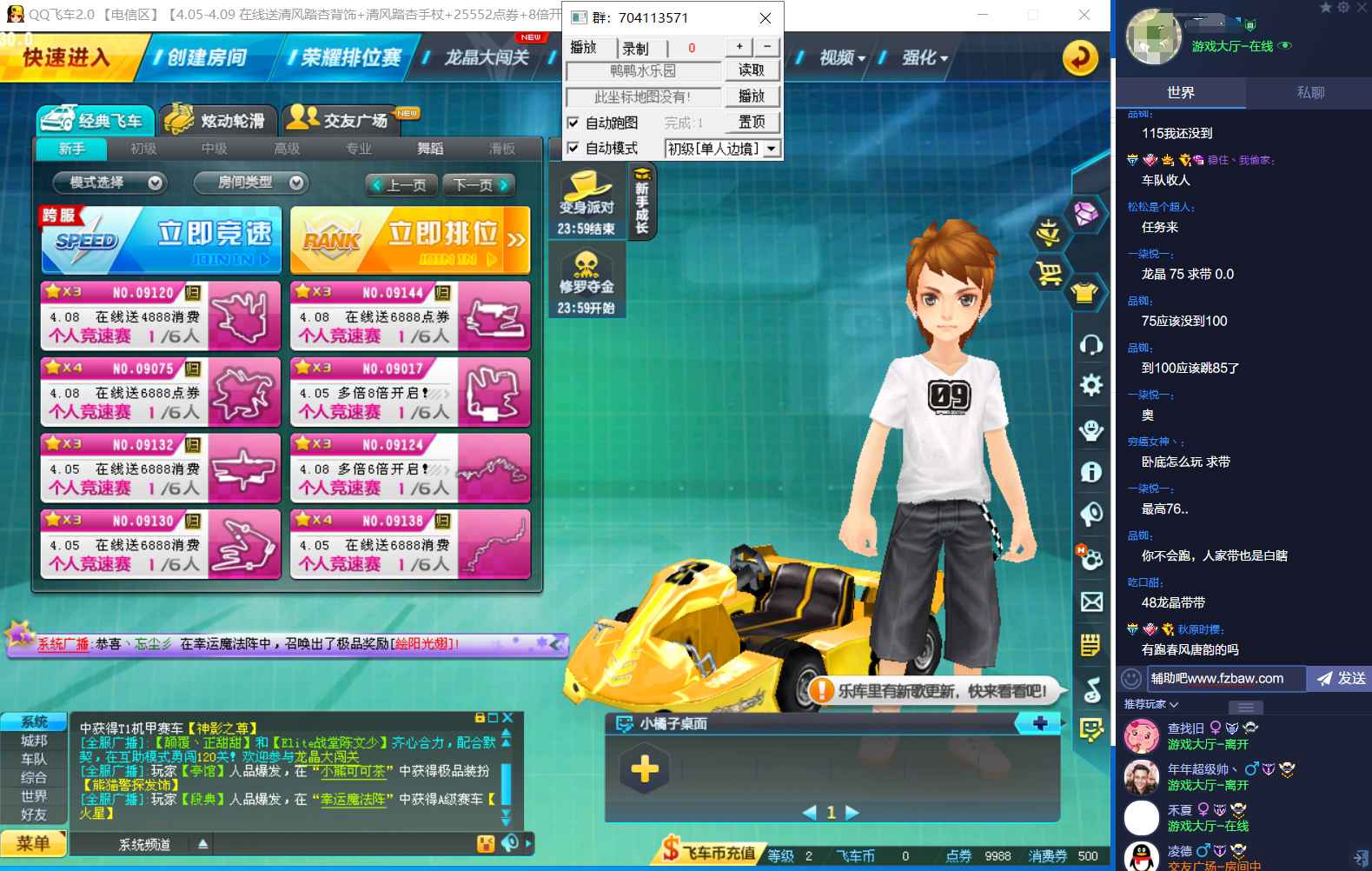Open the shopping cart icon
Screen dimensions: 1372x871
[x=1049, y=274]
